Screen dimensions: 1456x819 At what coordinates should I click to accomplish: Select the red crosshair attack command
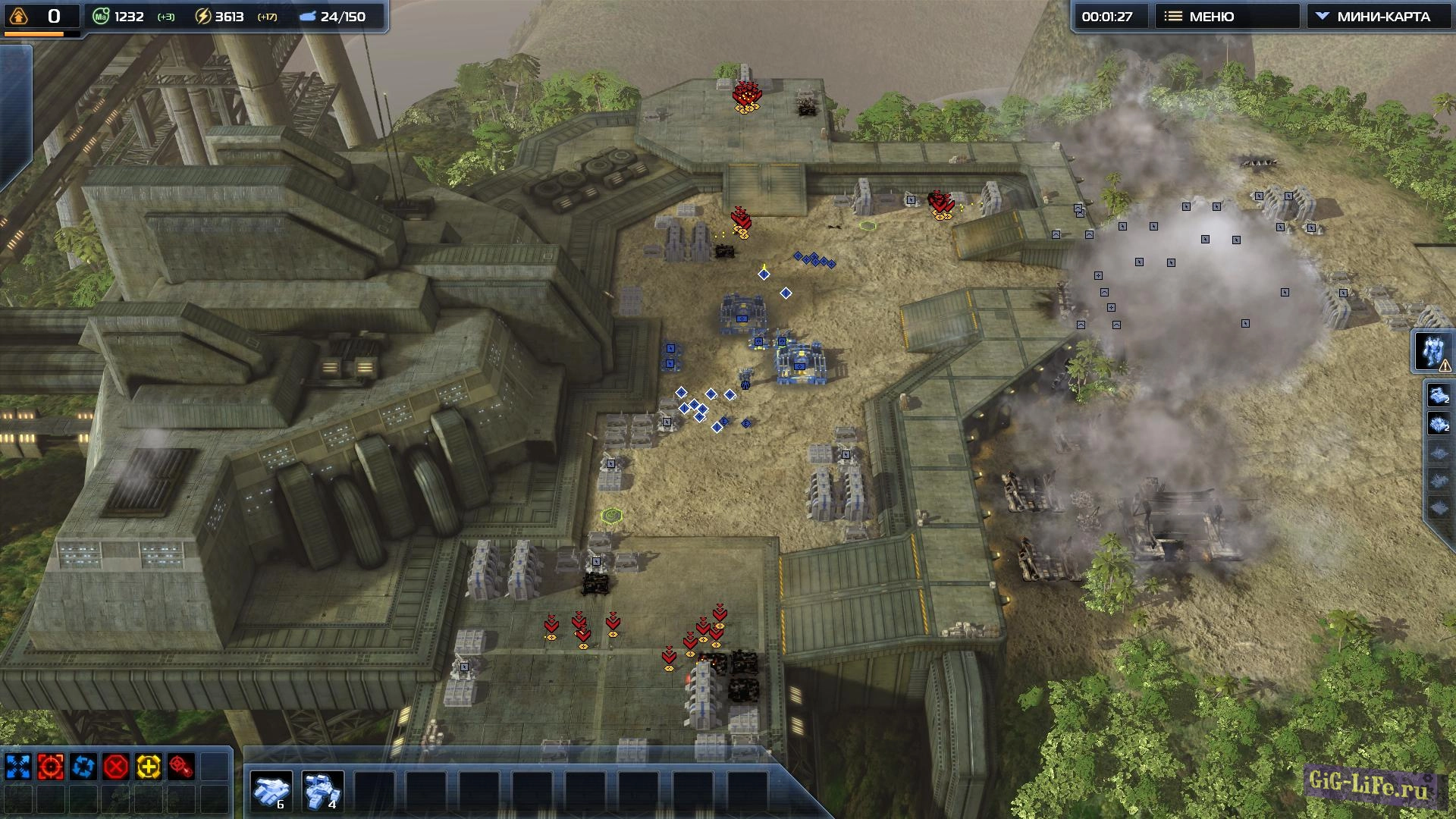coord(51,767)
